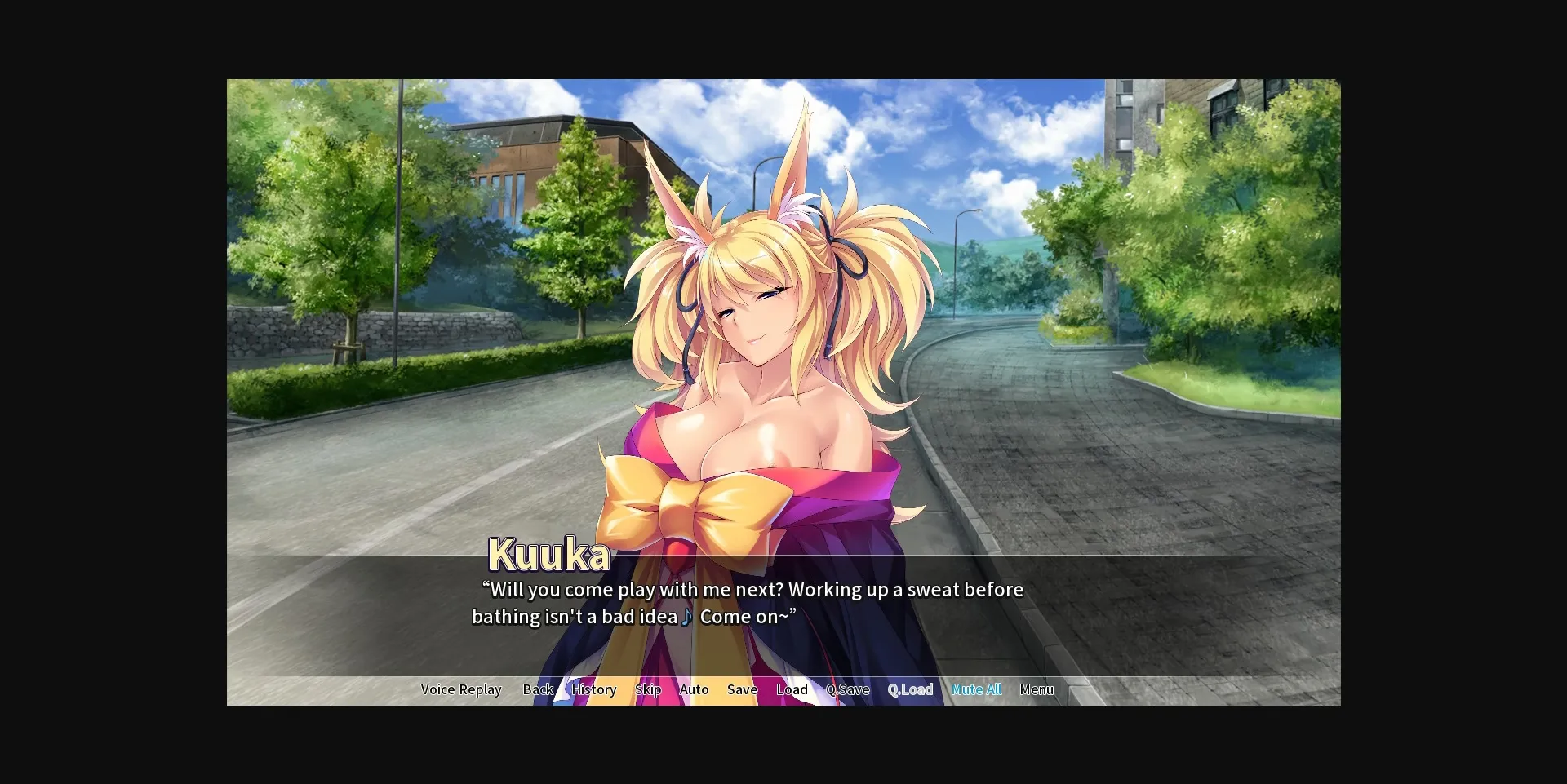Go Back to the previous line
The image size is (1567, 784).
point(538,689)
